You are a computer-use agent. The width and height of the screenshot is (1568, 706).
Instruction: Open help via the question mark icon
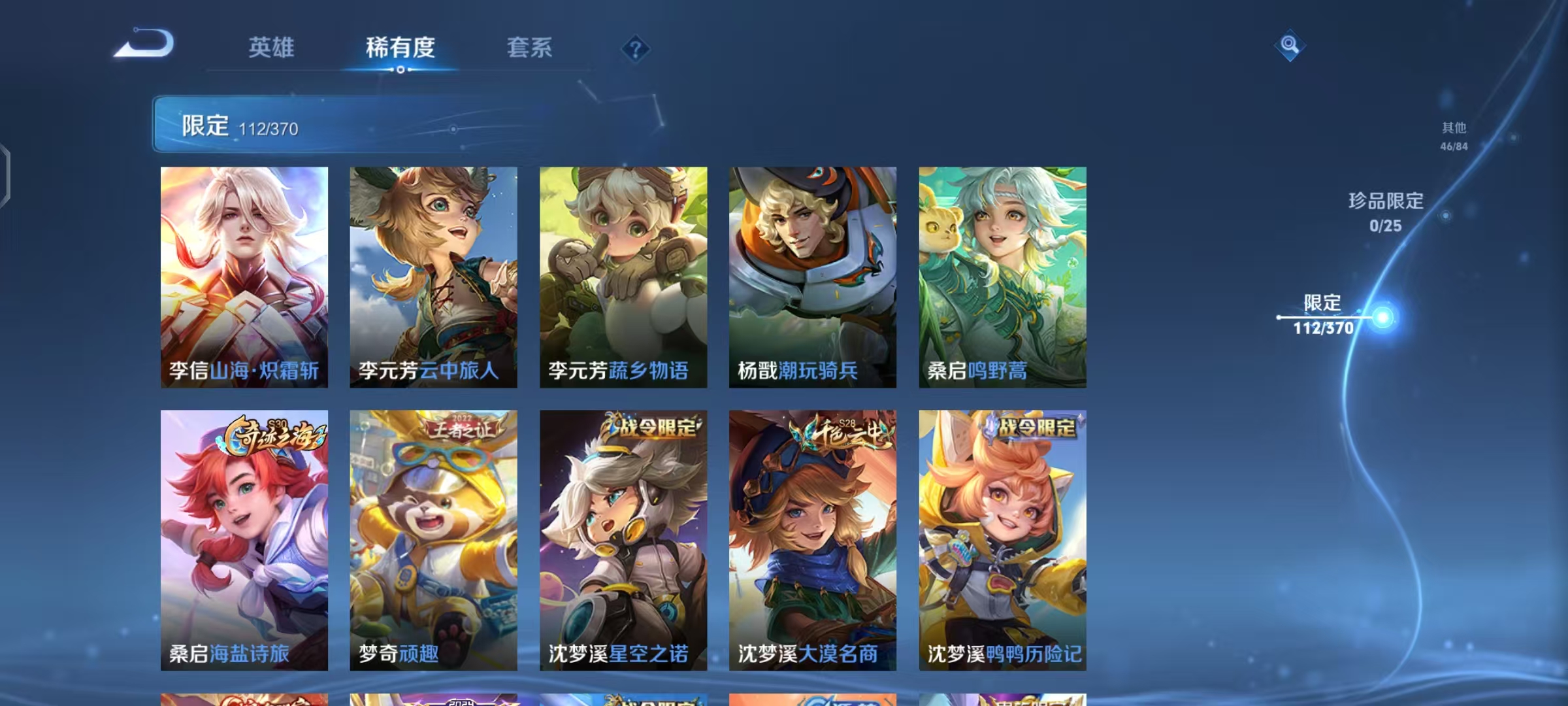click(x=637, y=48)
